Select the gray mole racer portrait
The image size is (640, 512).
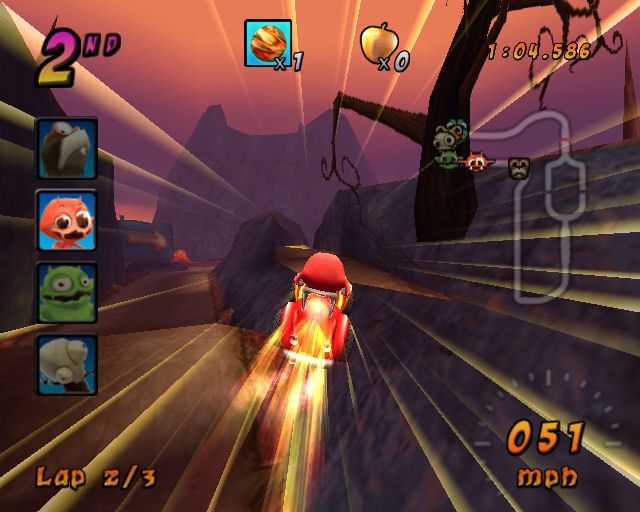click(67, 148)
